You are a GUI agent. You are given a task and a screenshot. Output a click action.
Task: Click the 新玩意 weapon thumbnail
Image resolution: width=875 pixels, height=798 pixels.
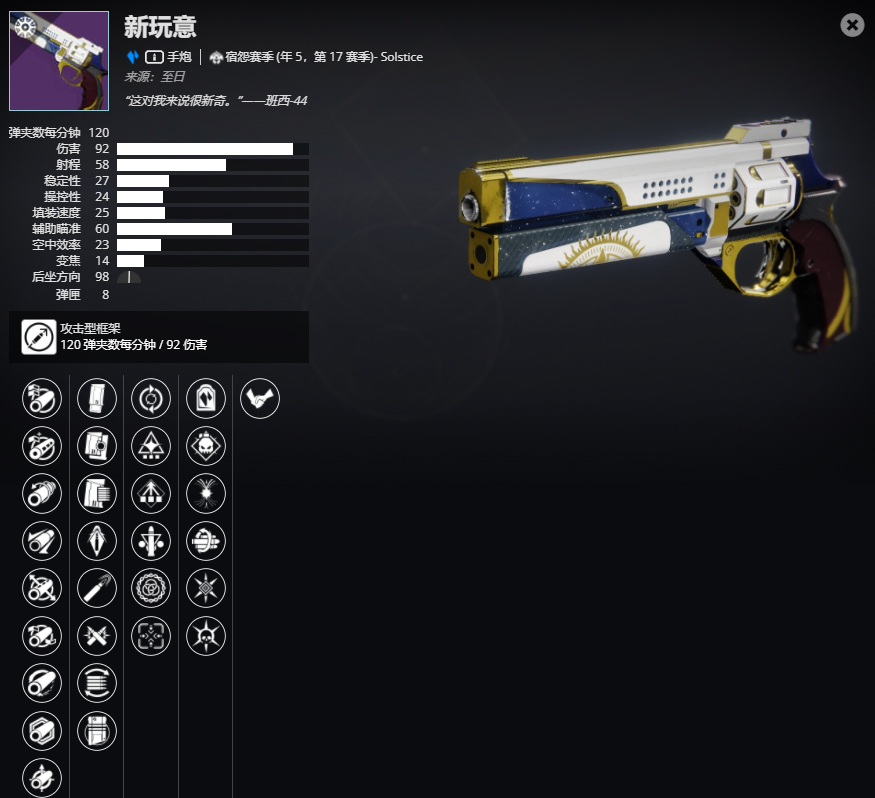(59, 61)
